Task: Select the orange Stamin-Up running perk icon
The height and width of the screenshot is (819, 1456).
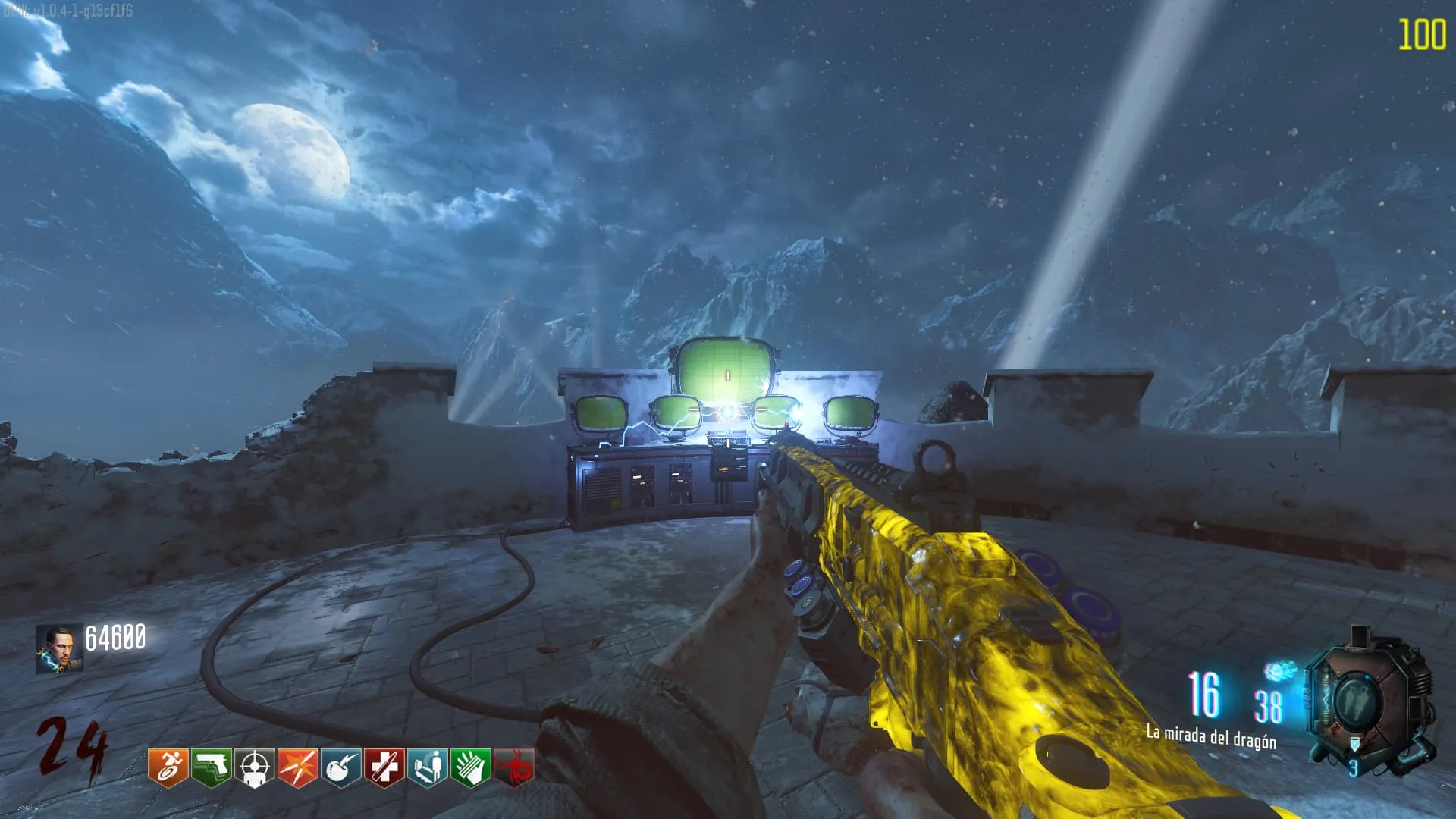Action: [x=168, y=767]
